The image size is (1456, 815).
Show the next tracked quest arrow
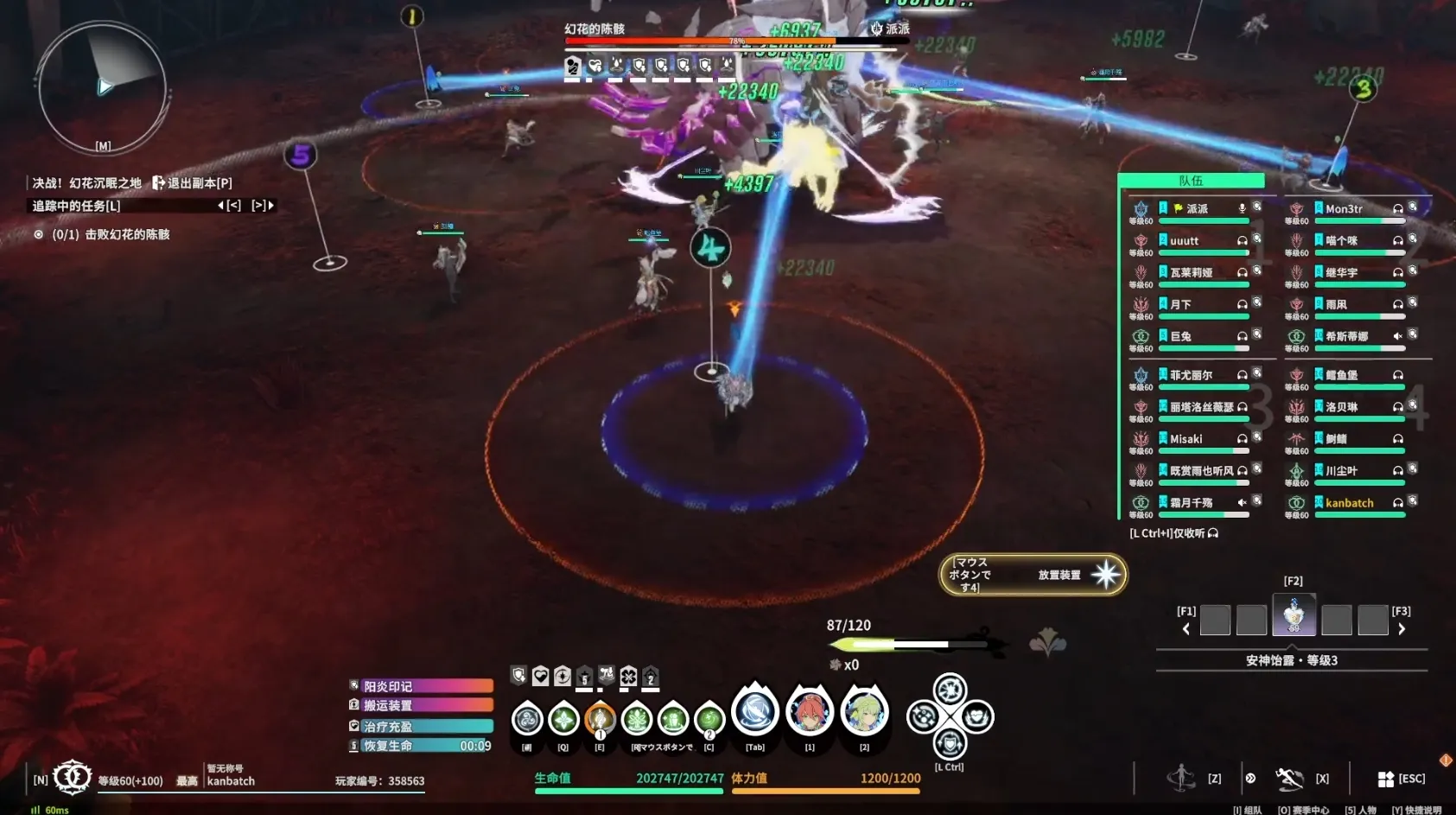(270, 206)
